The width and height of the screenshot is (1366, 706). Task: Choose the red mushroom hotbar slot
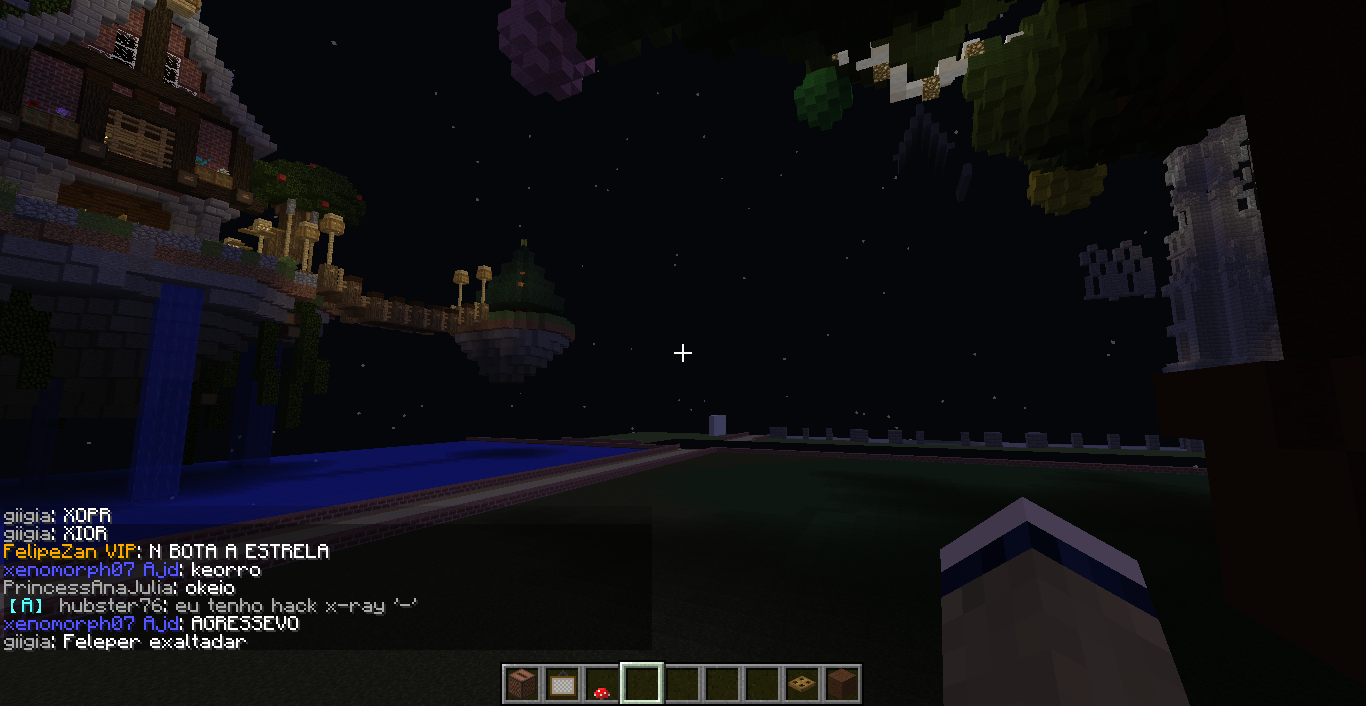coord(600,684)
